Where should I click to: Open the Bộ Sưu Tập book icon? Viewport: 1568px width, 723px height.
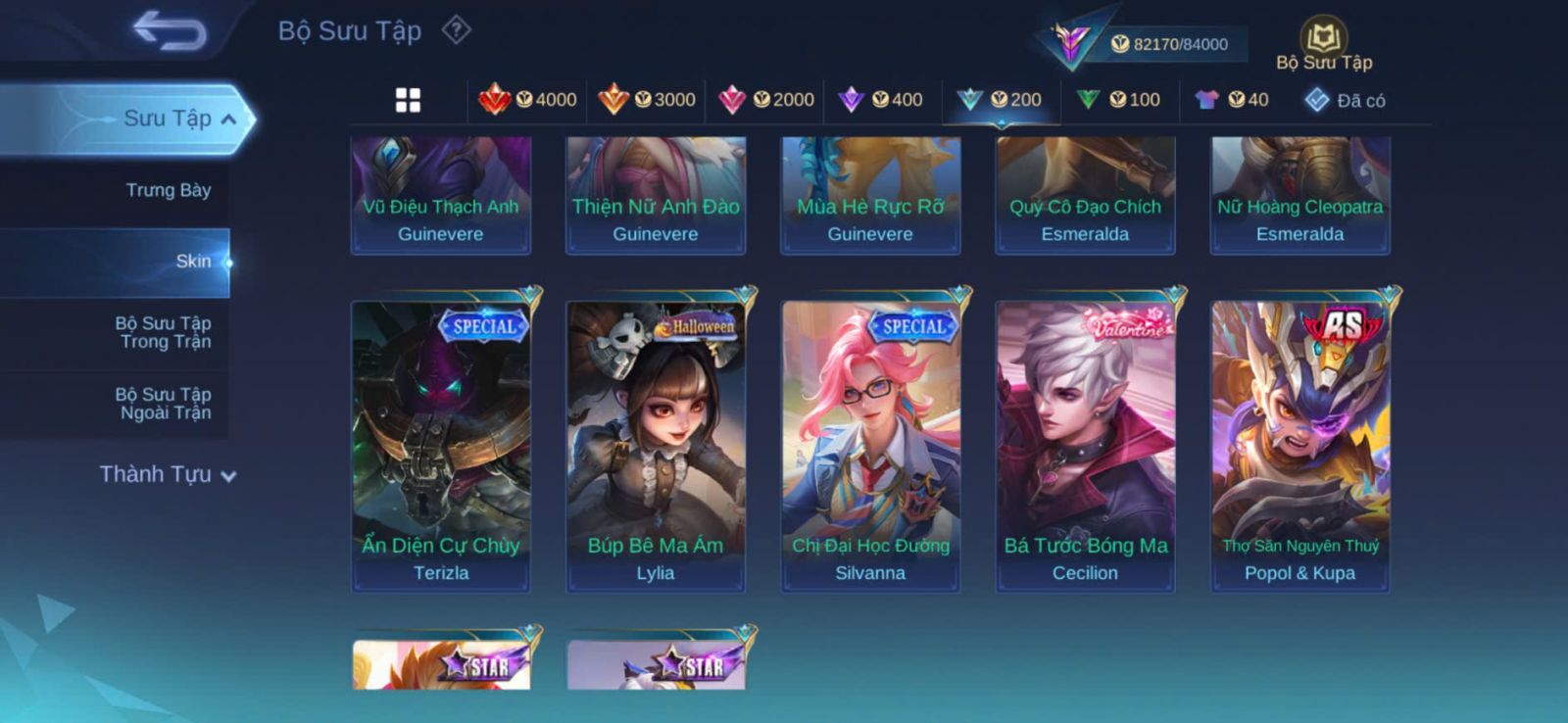pyautogui.click(x=1323, y=41)
